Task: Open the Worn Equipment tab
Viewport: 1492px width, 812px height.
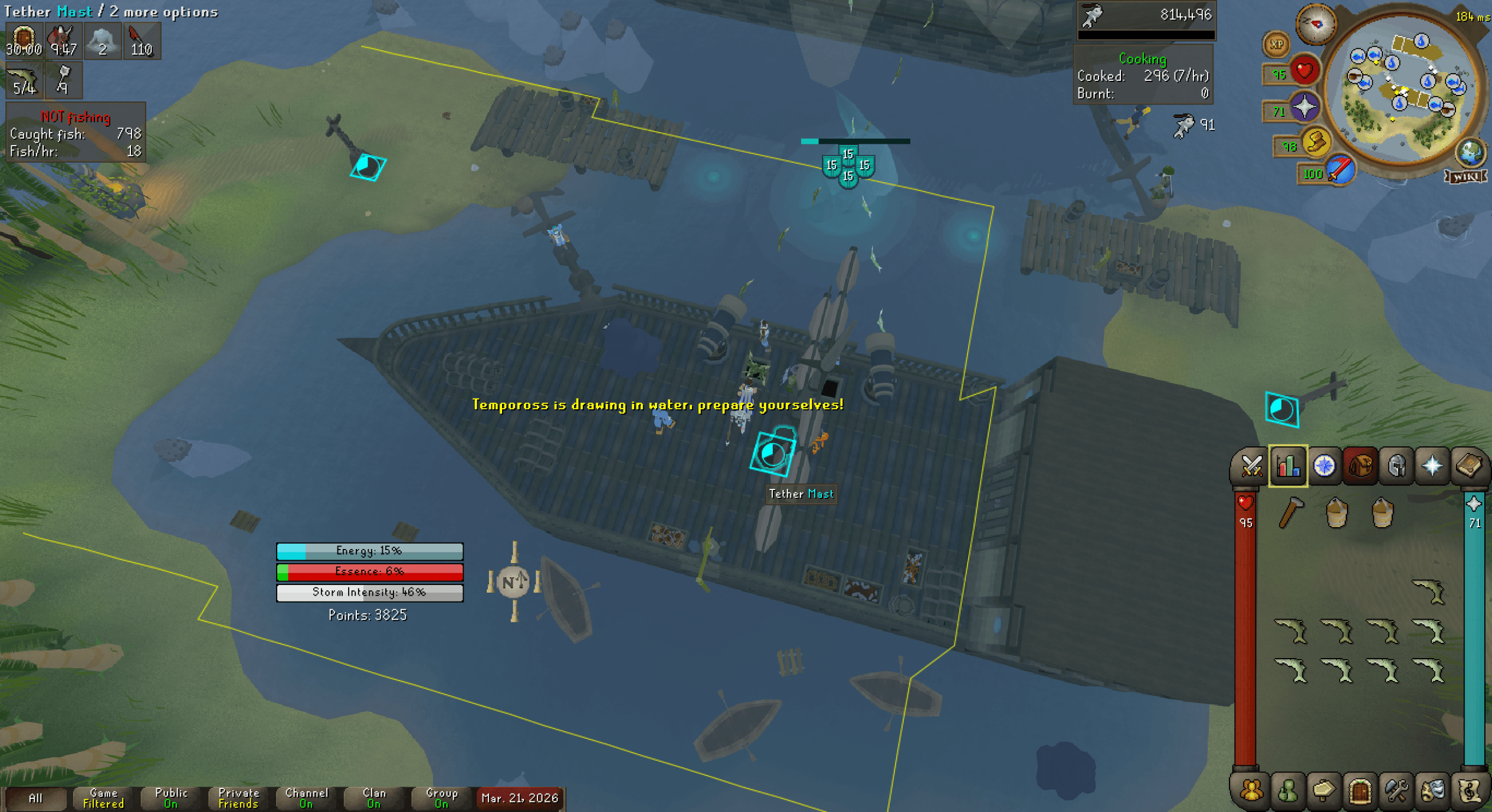Action: 1397,466
